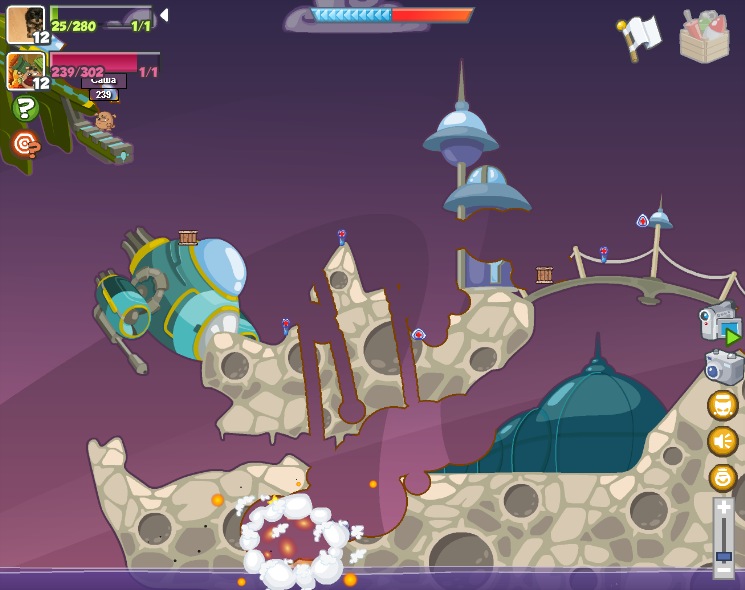The height and width of the screenshot is (590, 745).
Task: Toggle sound effects with speaker button
Action: pos(722,441)
